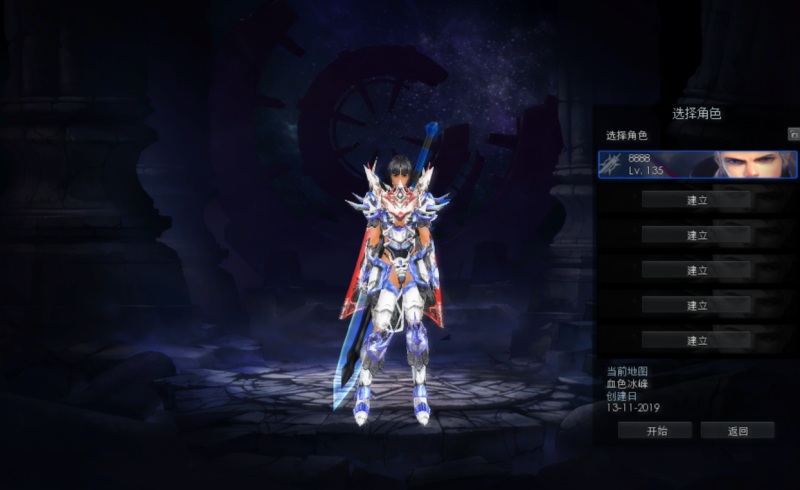The height and width of the screenshot is (490, 800).
Task: Toggle the padlock icon beside 选择角色
Action: [794, 134]
